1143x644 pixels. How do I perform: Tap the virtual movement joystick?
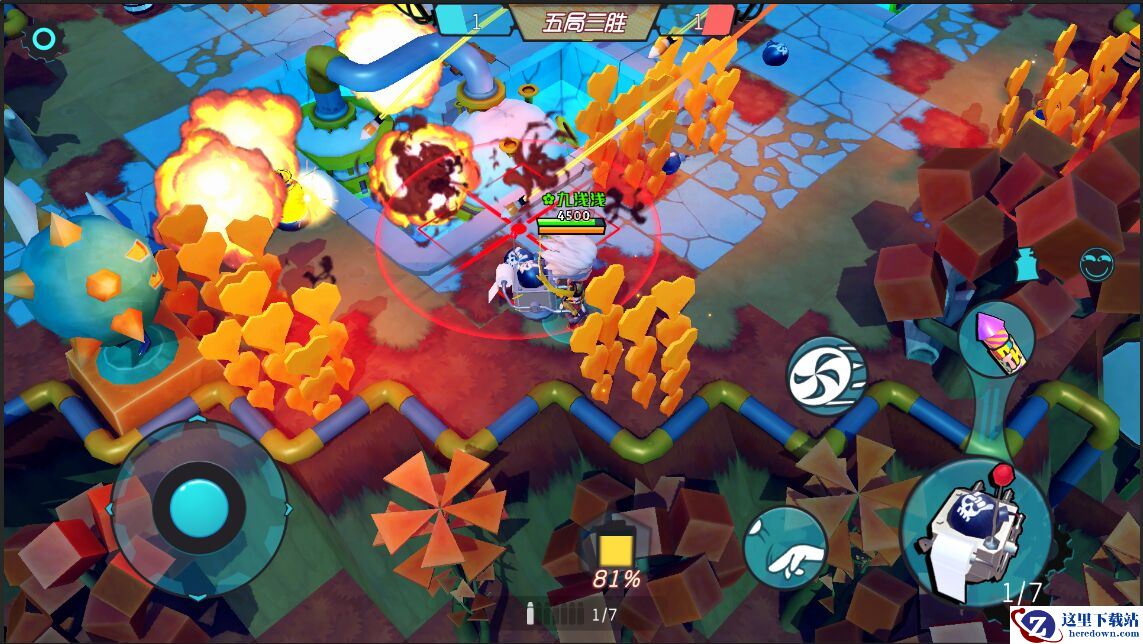click(x=199, y=510)
